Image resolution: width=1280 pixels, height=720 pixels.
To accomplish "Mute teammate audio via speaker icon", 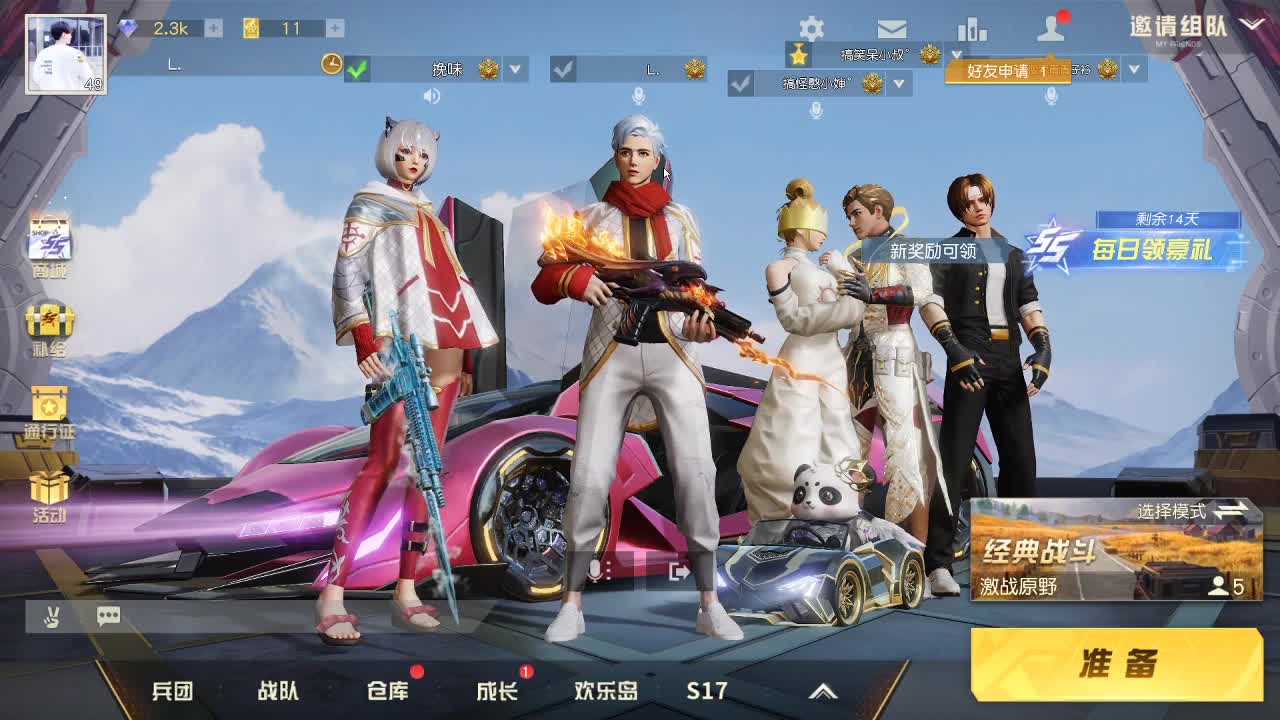I will pos(433,97).
